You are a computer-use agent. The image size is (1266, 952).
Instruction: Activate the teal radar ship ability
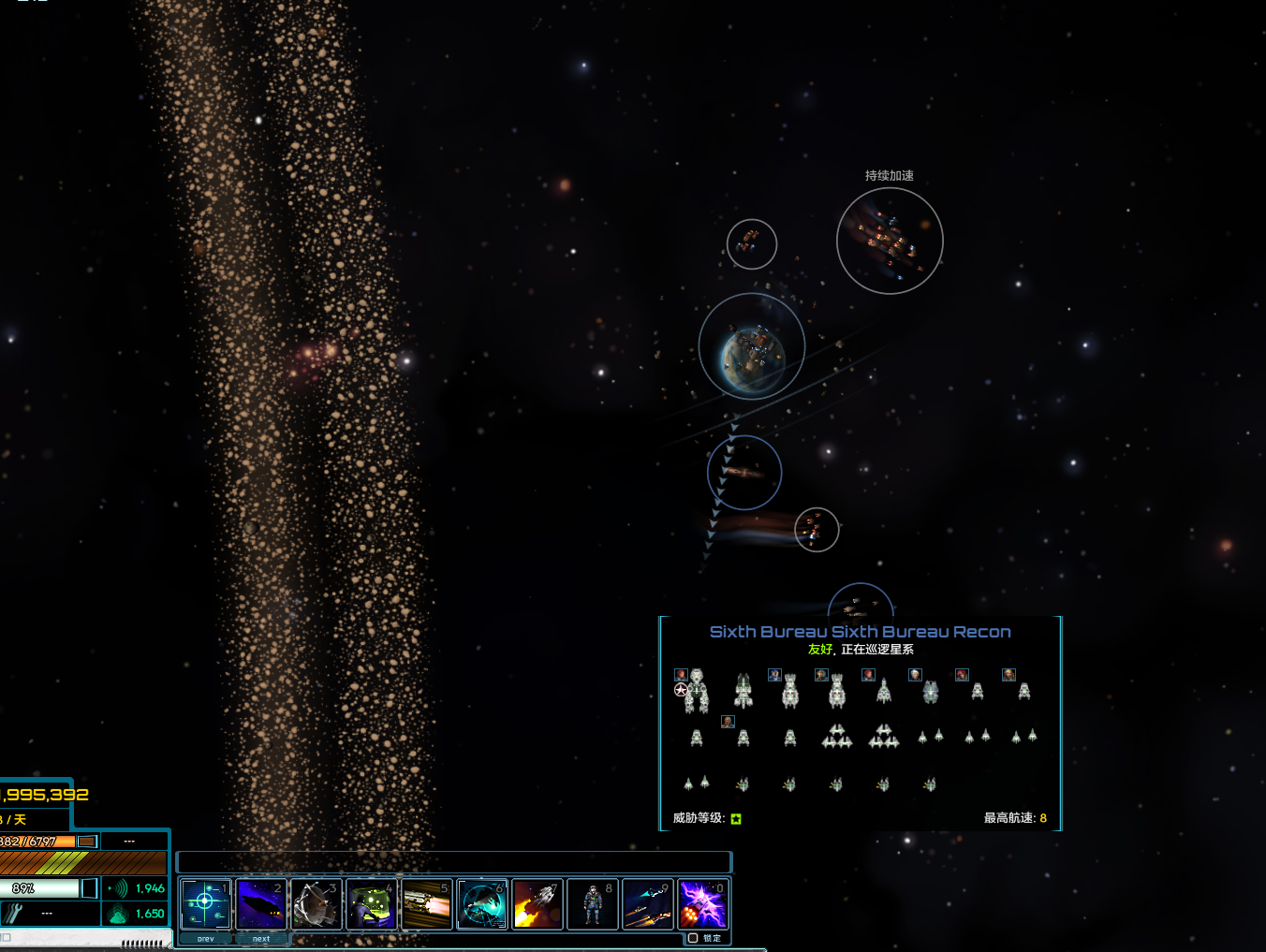(x=481, y=903)
